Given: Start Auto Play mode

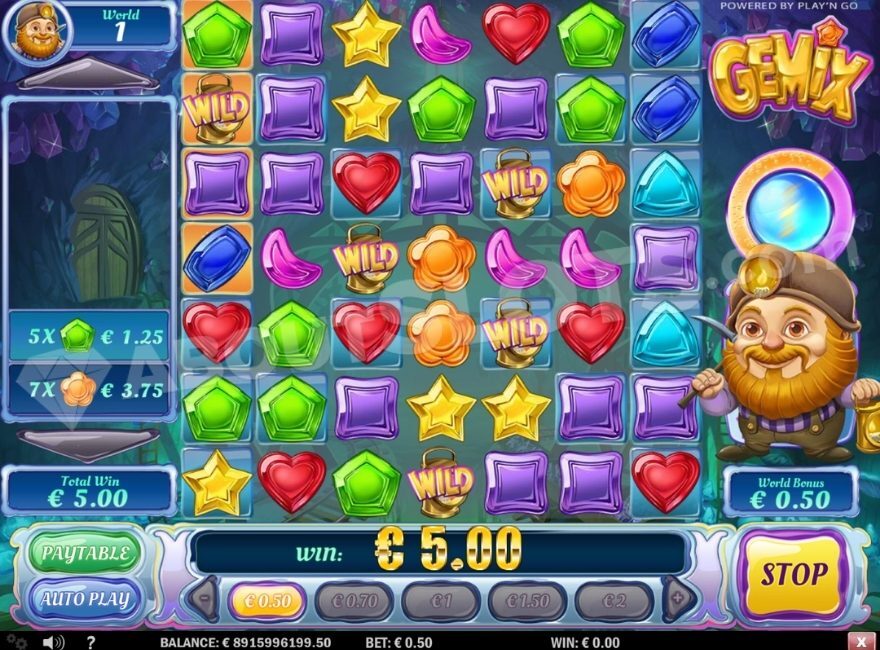Looking at the screenshot, I should (x=85, y=600).
